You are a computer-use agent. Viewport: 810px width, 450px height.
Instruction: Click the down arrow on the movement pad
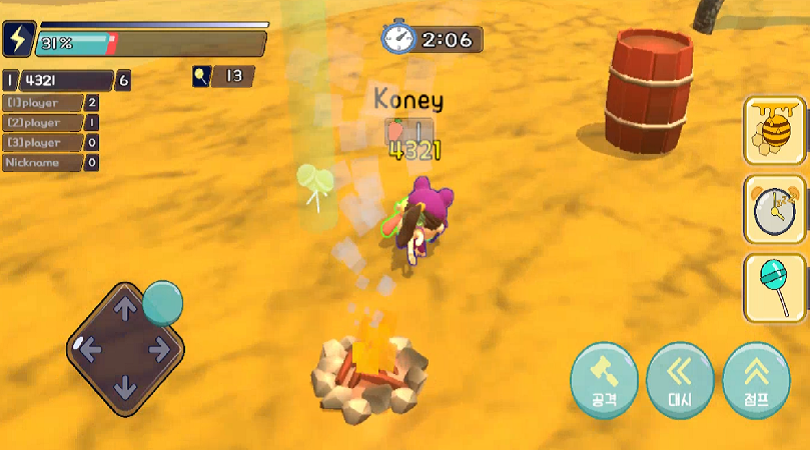click(x=124, y=386)
